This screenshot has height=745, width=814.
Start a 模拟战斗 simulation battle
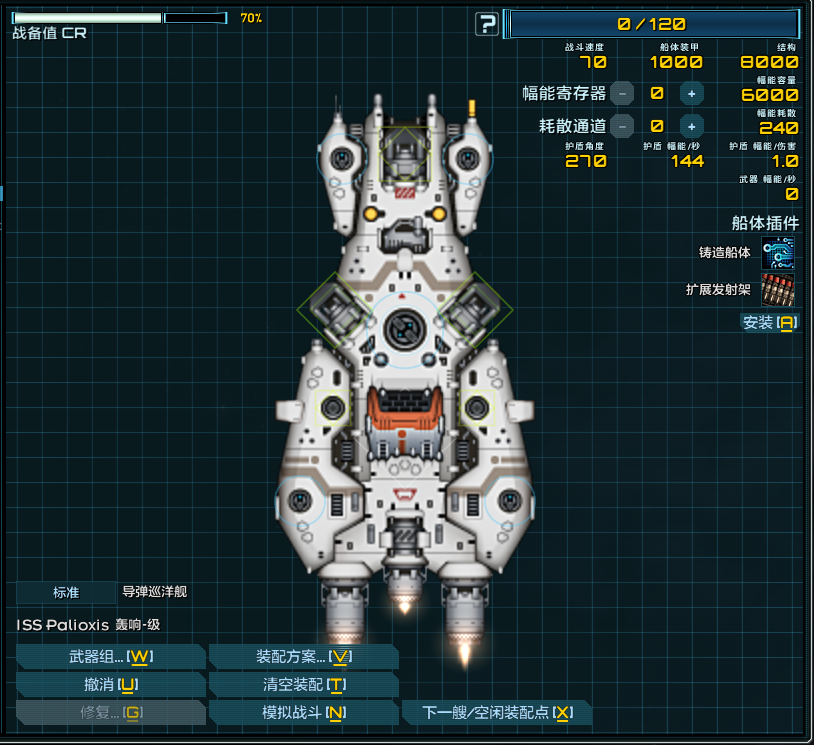(303, 713)
